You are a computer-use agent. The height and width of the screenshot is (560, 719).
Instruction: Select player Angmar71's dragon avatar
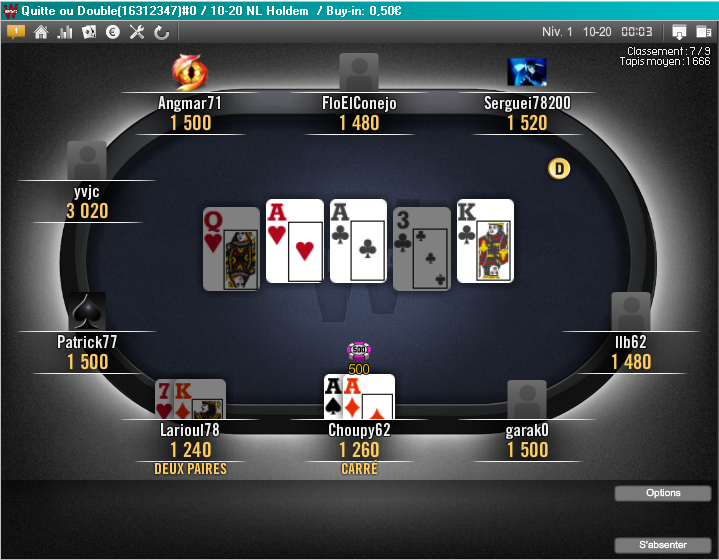189,71
